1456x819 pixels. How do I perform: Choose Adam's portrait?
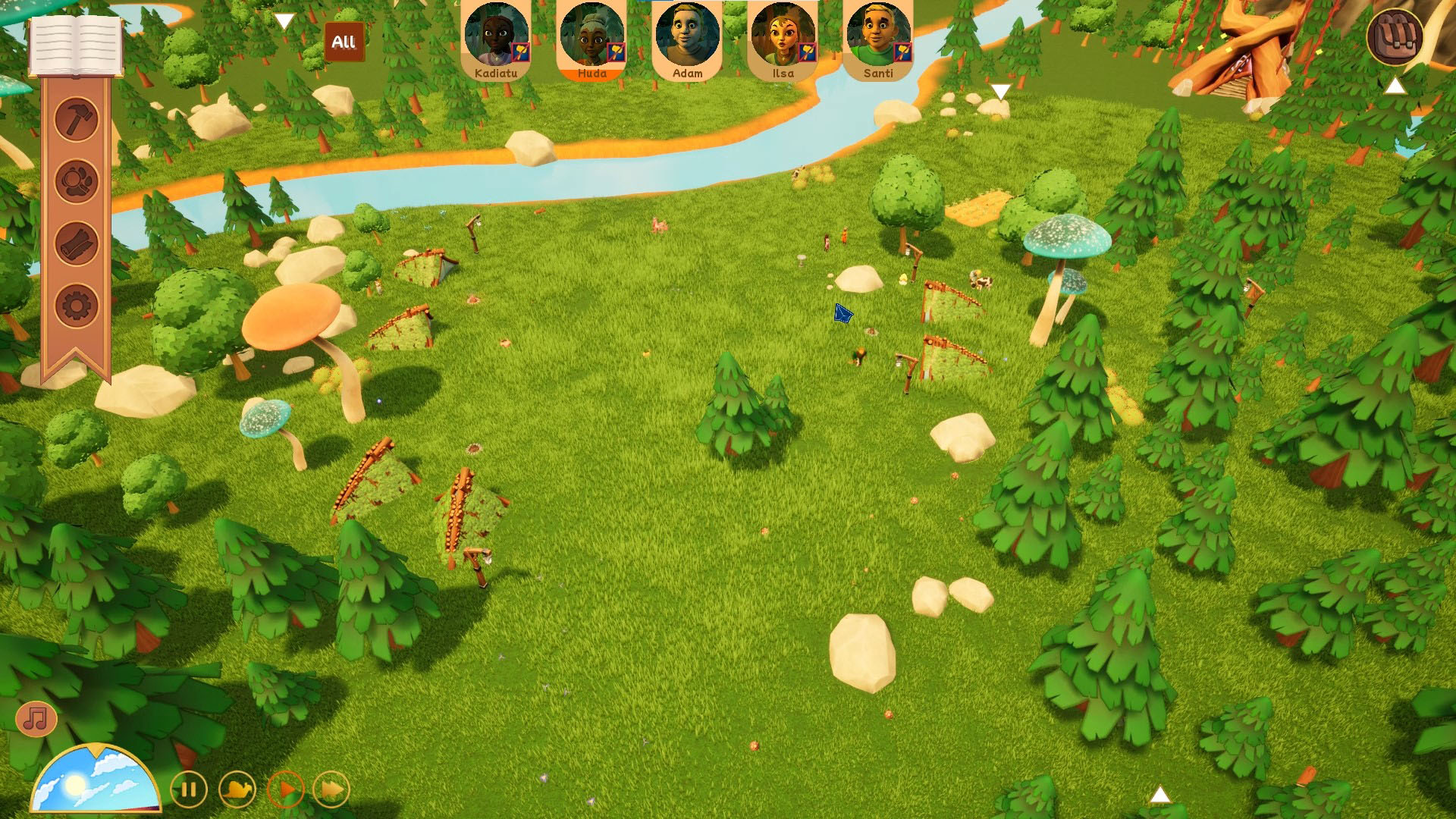pyautogui.click(x=688, y=38)
